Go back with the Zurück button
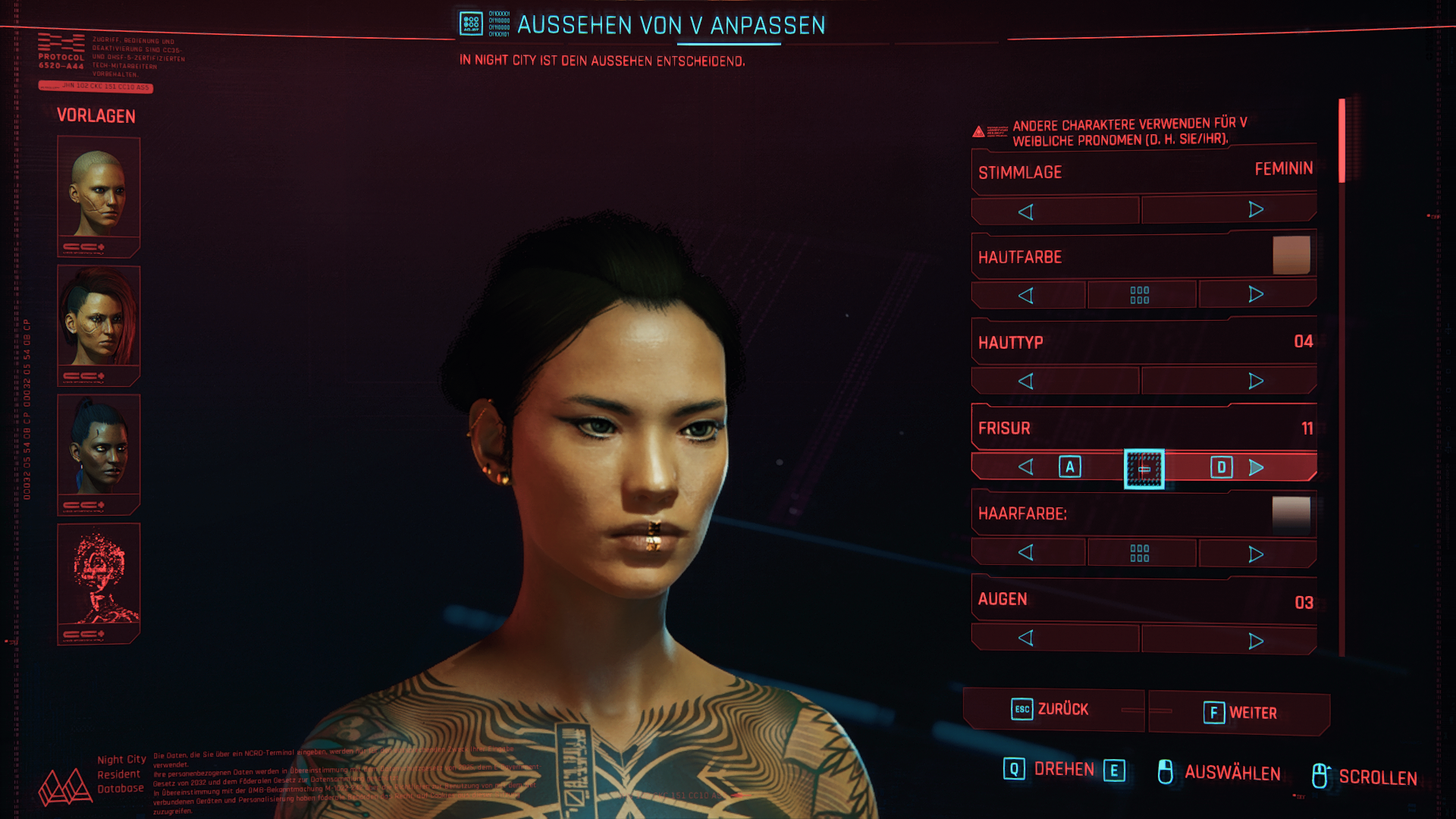Image resolution: width=1456 pixels, height=819 pixels. click(x=1052, y=709)
